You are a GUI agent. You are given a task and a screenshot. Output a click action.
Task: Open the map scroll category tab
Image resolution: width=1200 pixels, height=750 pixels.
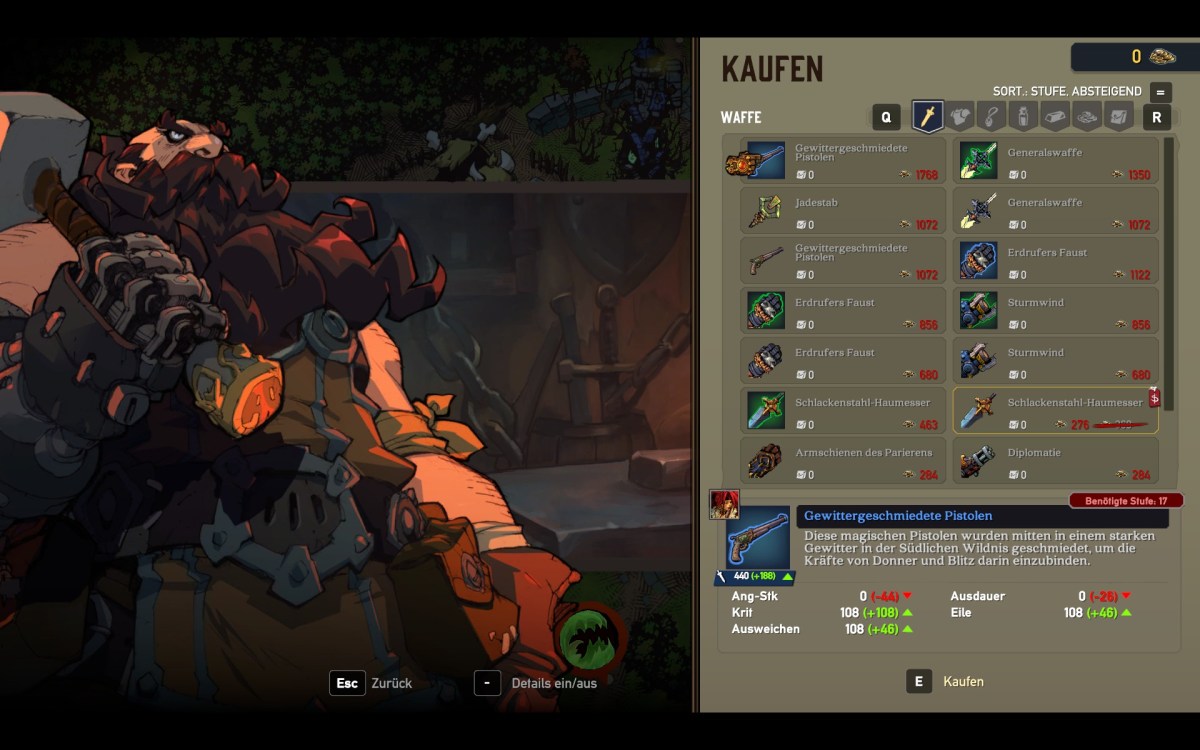(x=1119, y=117)
